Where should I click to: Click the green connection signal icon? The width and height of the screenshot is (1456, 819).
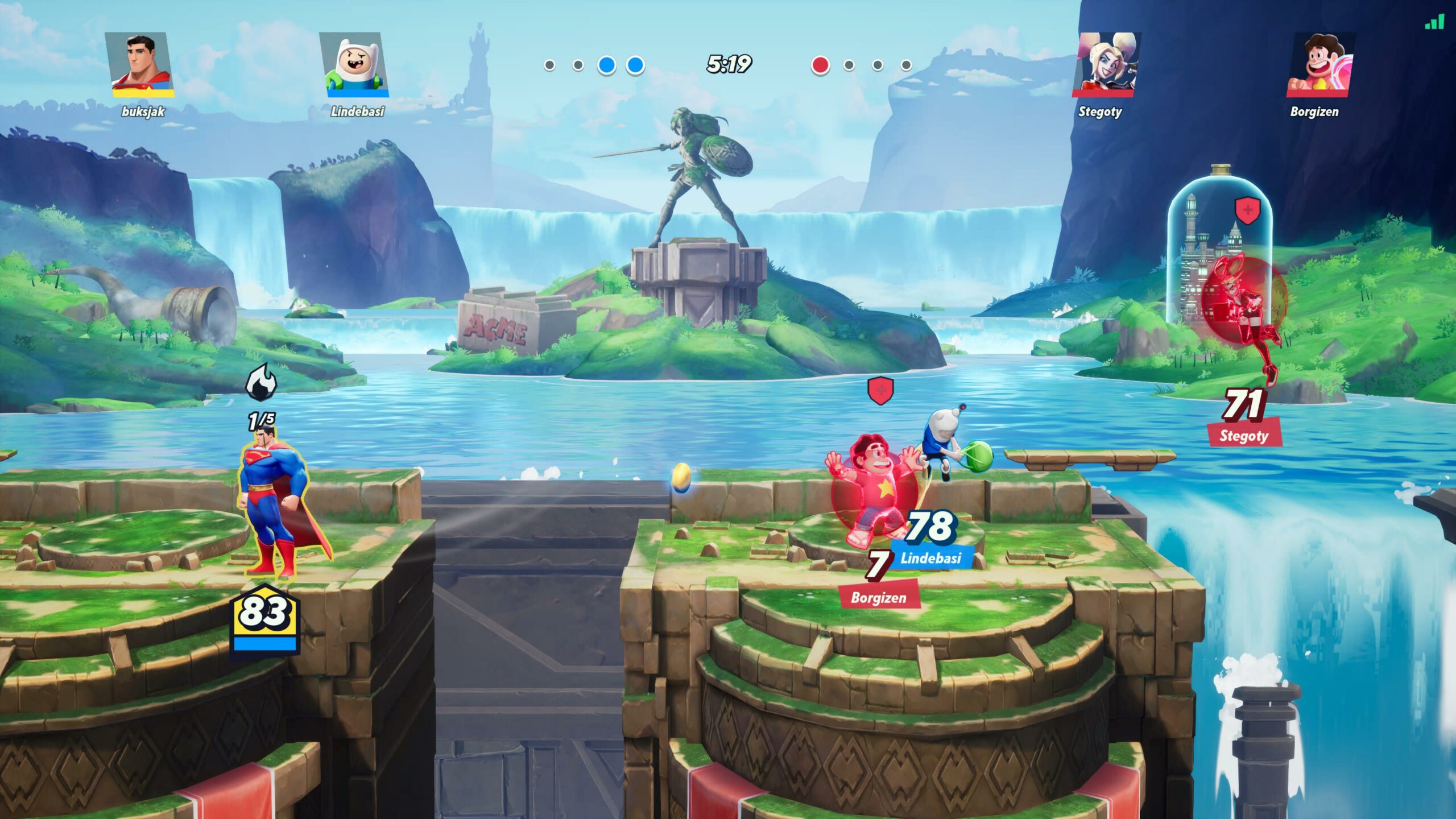[1434, 23]
